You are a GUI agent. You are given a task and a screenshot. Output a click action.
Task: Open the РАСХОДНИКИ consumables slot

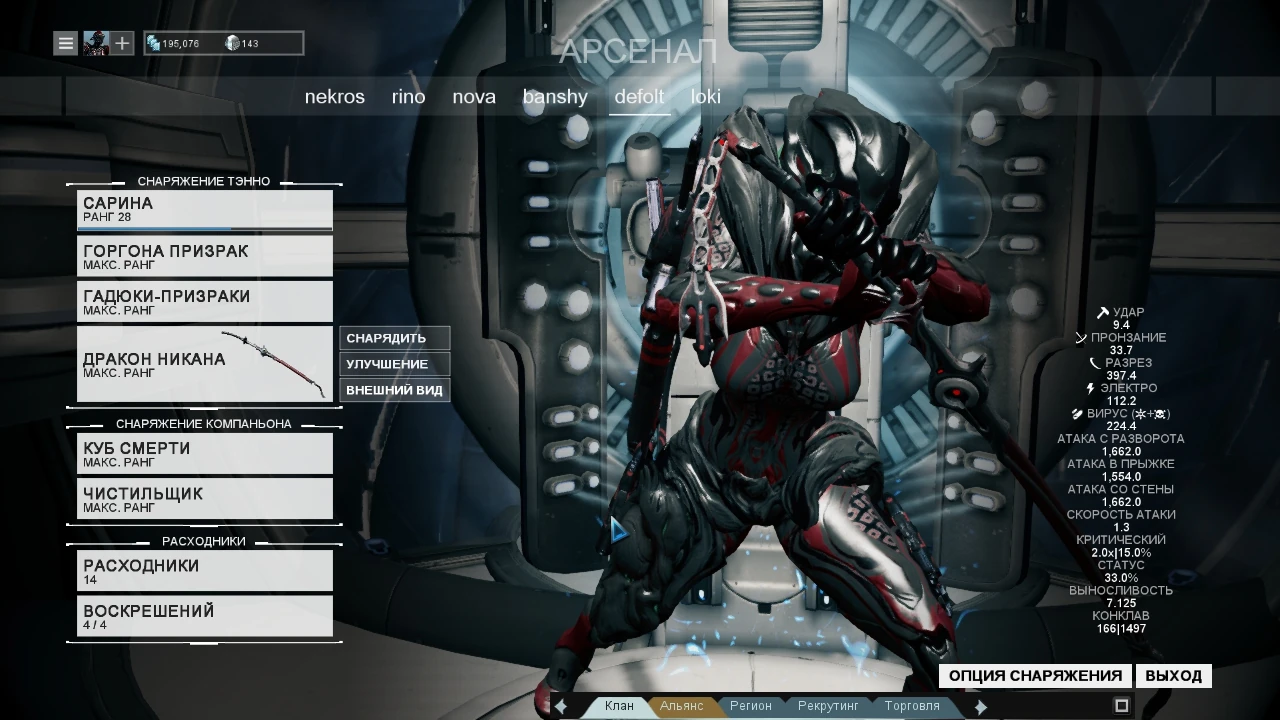coord(205,570)
